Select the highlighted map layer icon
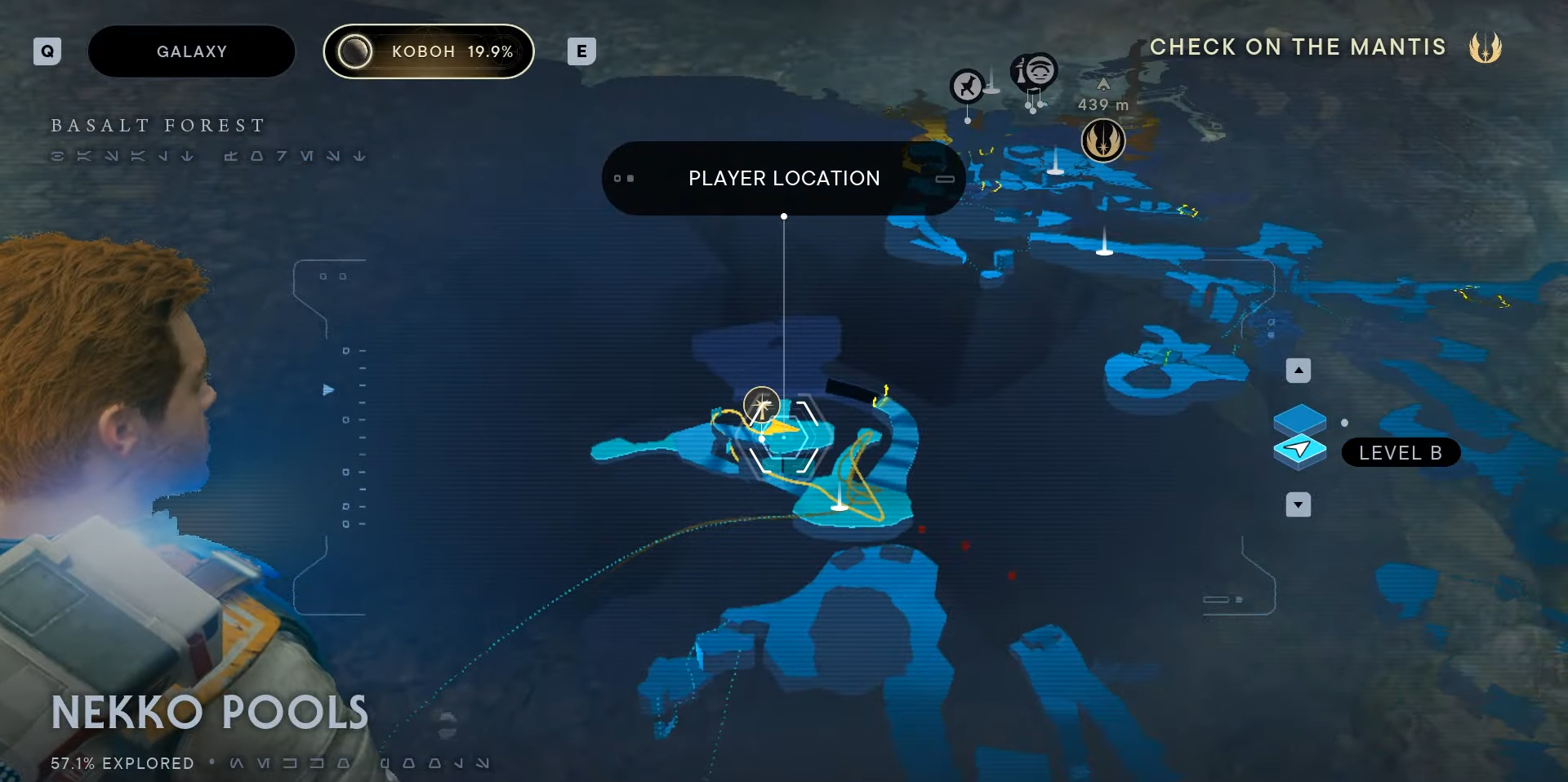Screen dimensions: 1568x782 (x=1299, y=450)
